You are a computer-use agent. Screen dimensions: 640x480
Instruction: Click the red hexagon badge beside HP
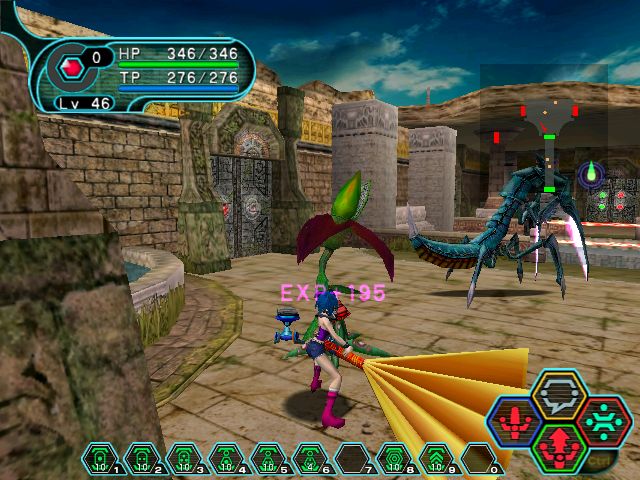pyautogui.click(x=71, y=68)
